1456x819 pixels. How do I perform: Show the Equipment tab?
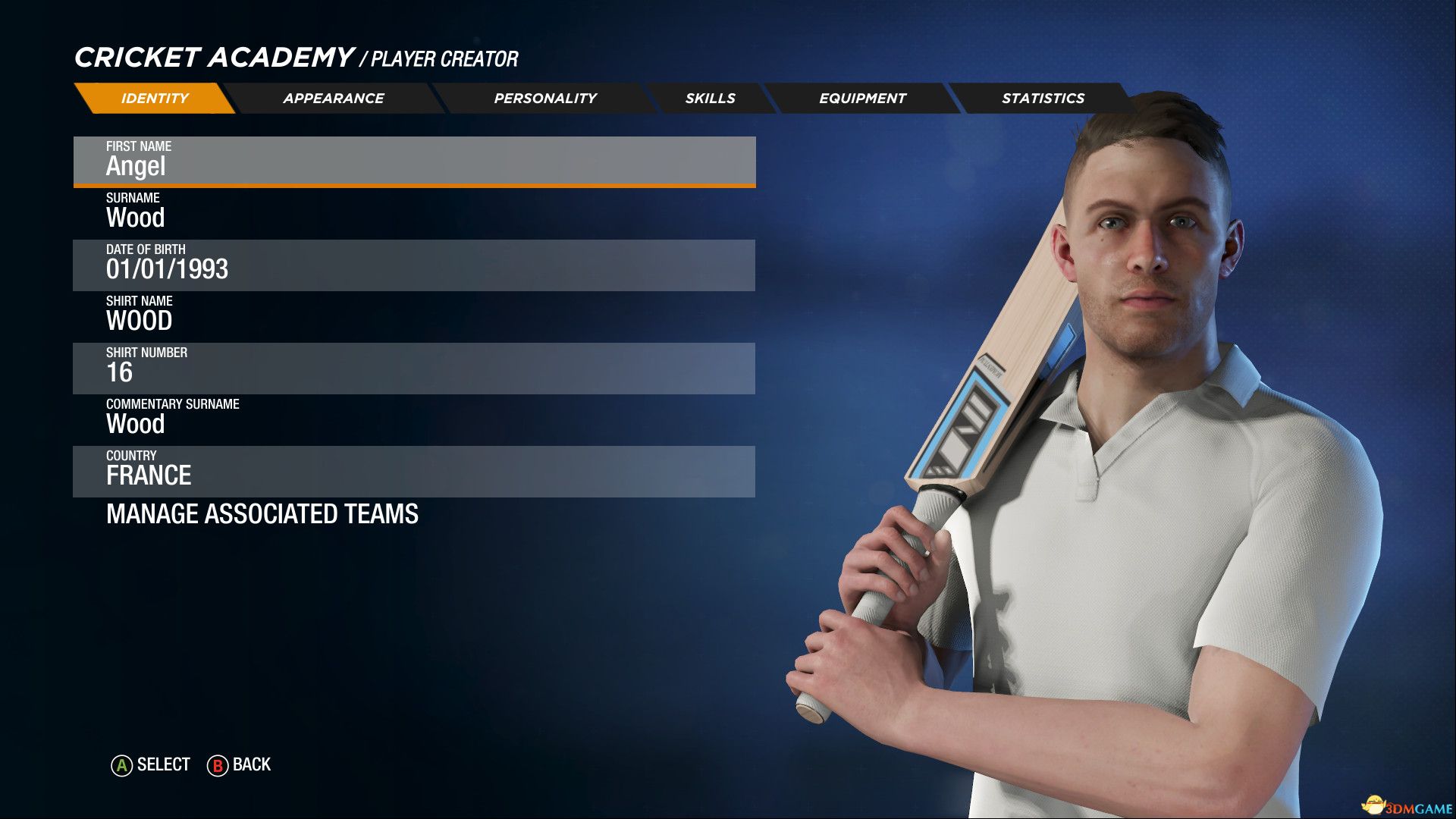coord(862,99)
